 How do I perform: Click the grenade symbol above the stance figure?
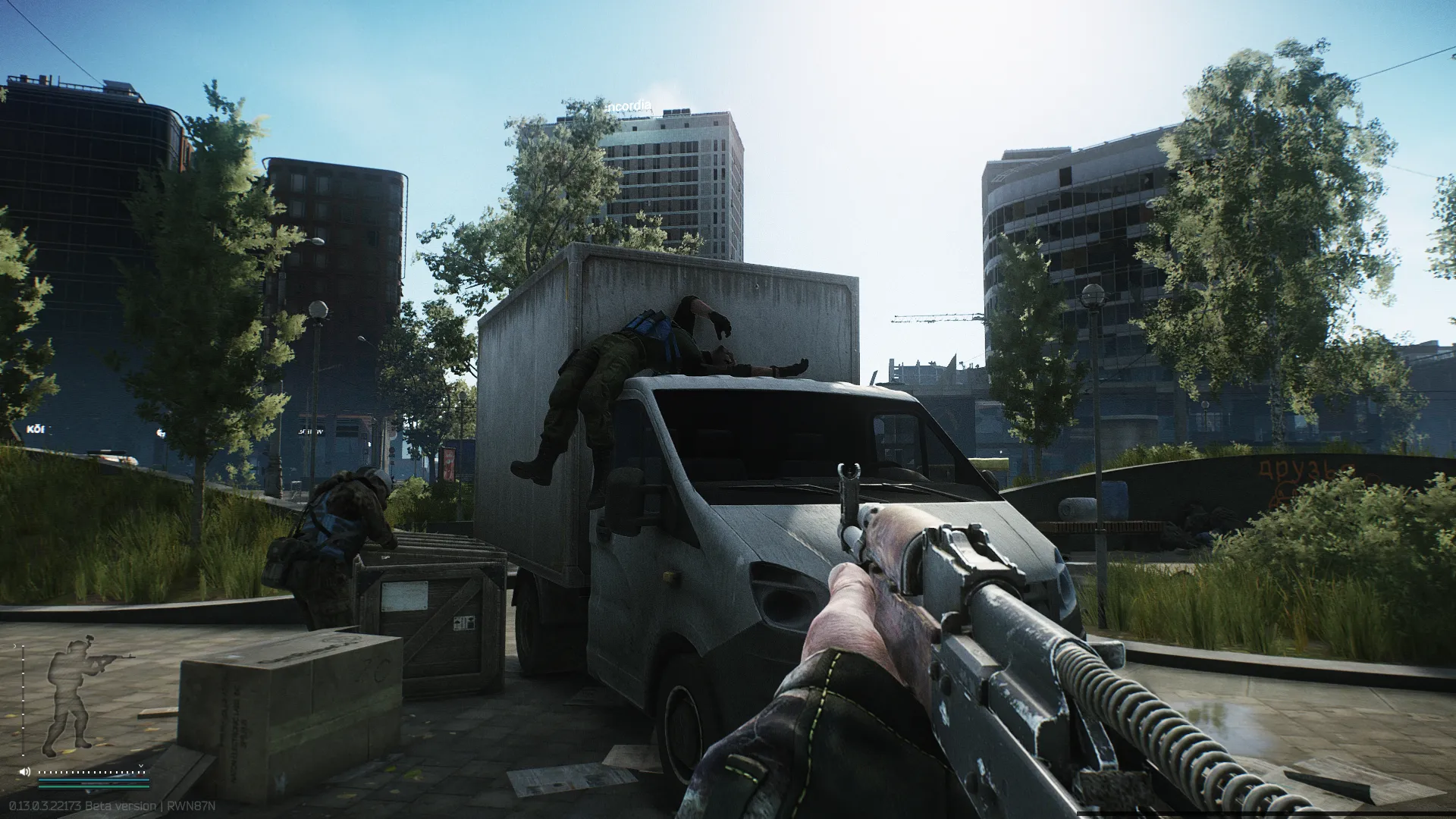[89, 638]
